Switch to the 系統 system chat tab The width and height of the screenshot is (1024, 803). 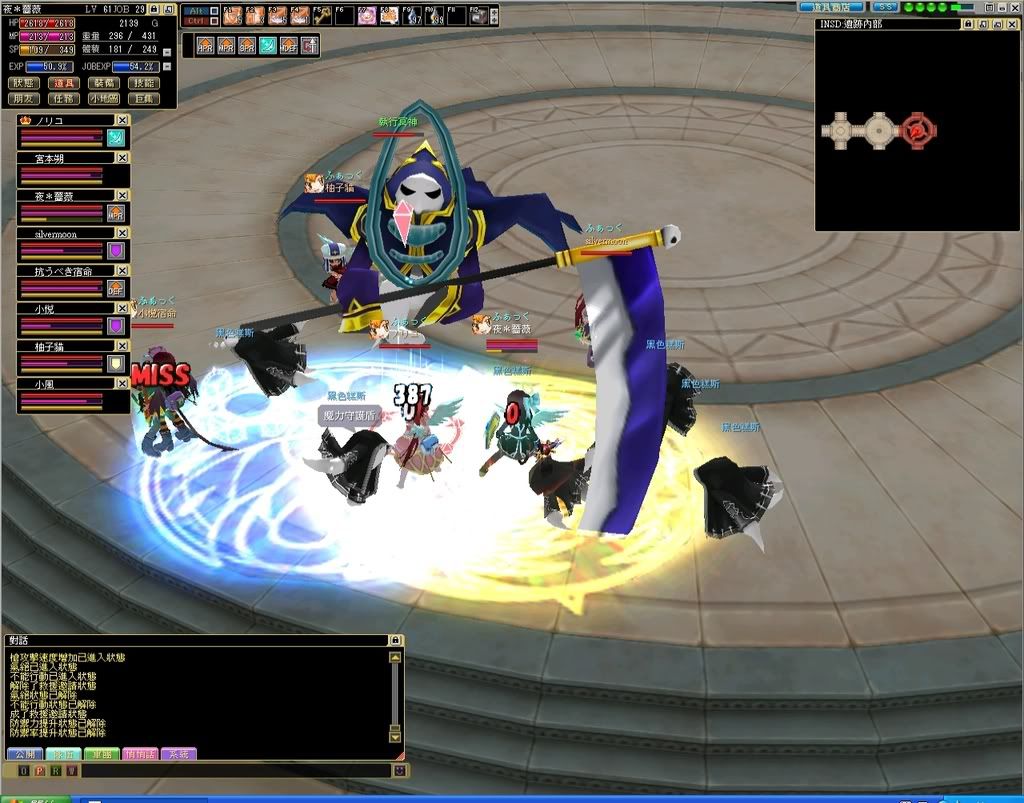(177, 754)
